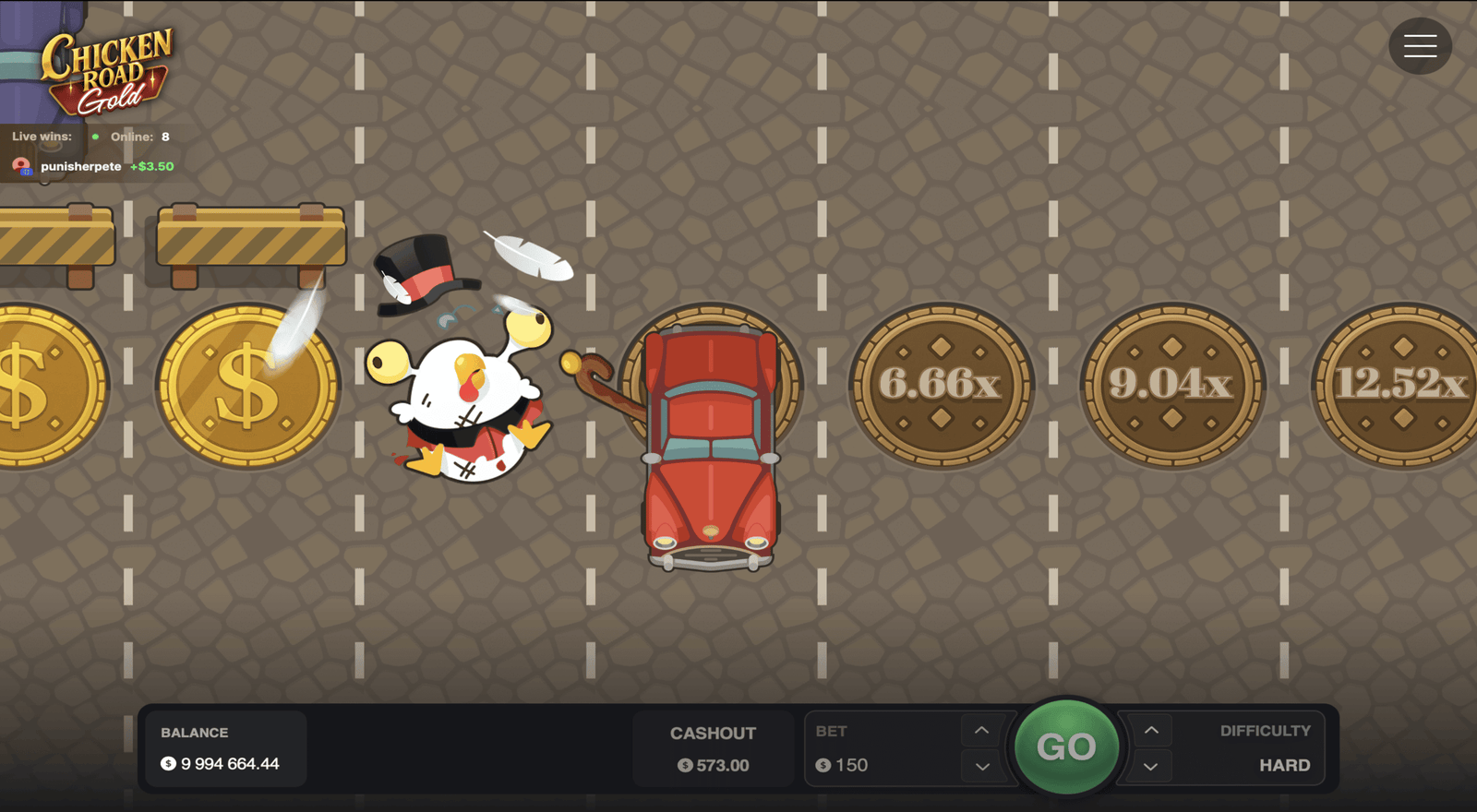Toggle the Live wins feed

coord(41,136)
